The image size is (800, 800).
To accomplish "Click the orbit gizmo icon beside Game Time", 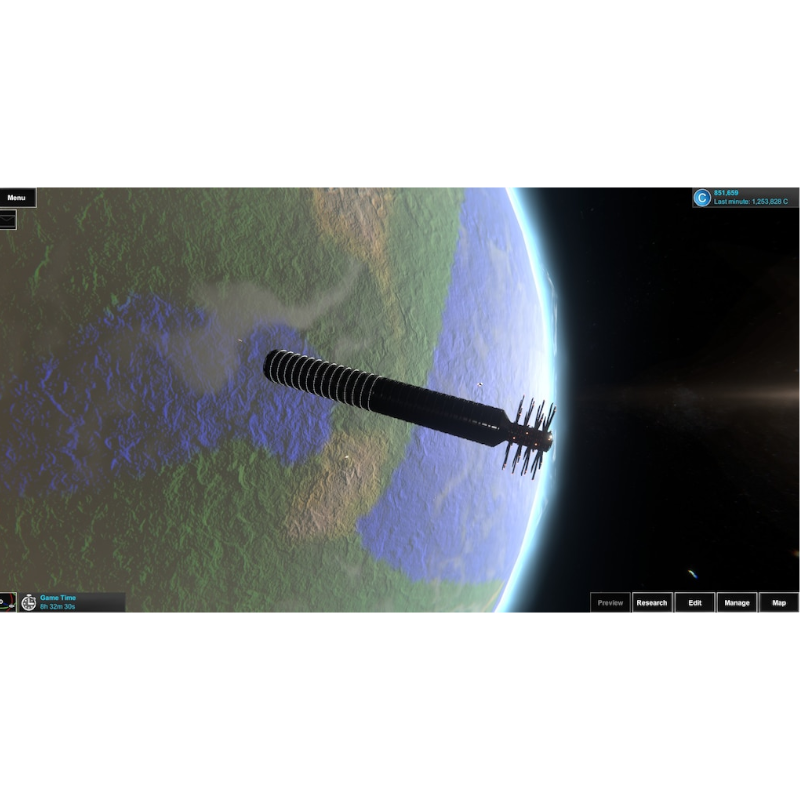I will point(6,602).
